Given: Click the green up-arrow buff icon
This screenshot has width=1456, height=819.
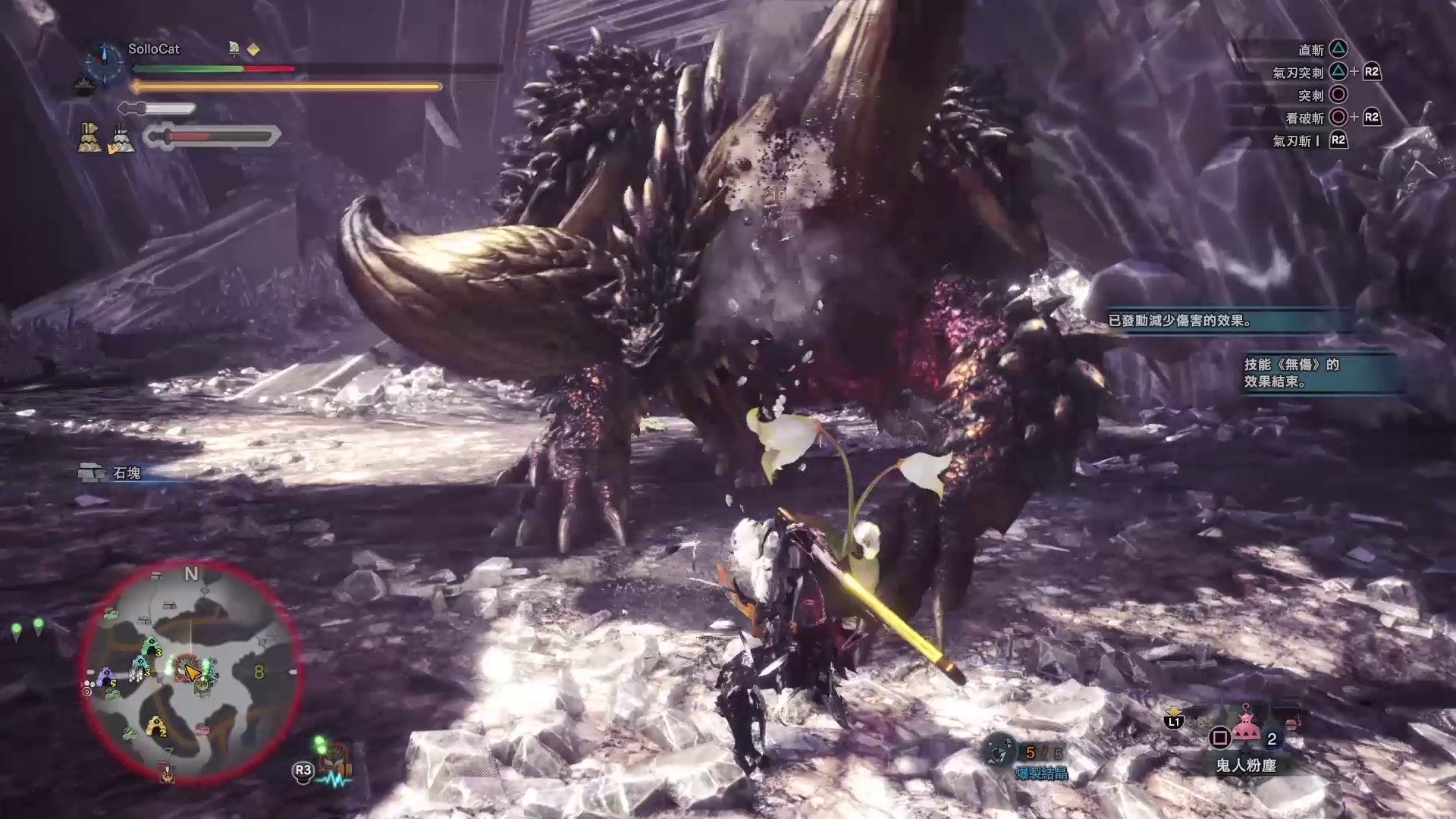Looking at the screenshot, I should [234, 49].
